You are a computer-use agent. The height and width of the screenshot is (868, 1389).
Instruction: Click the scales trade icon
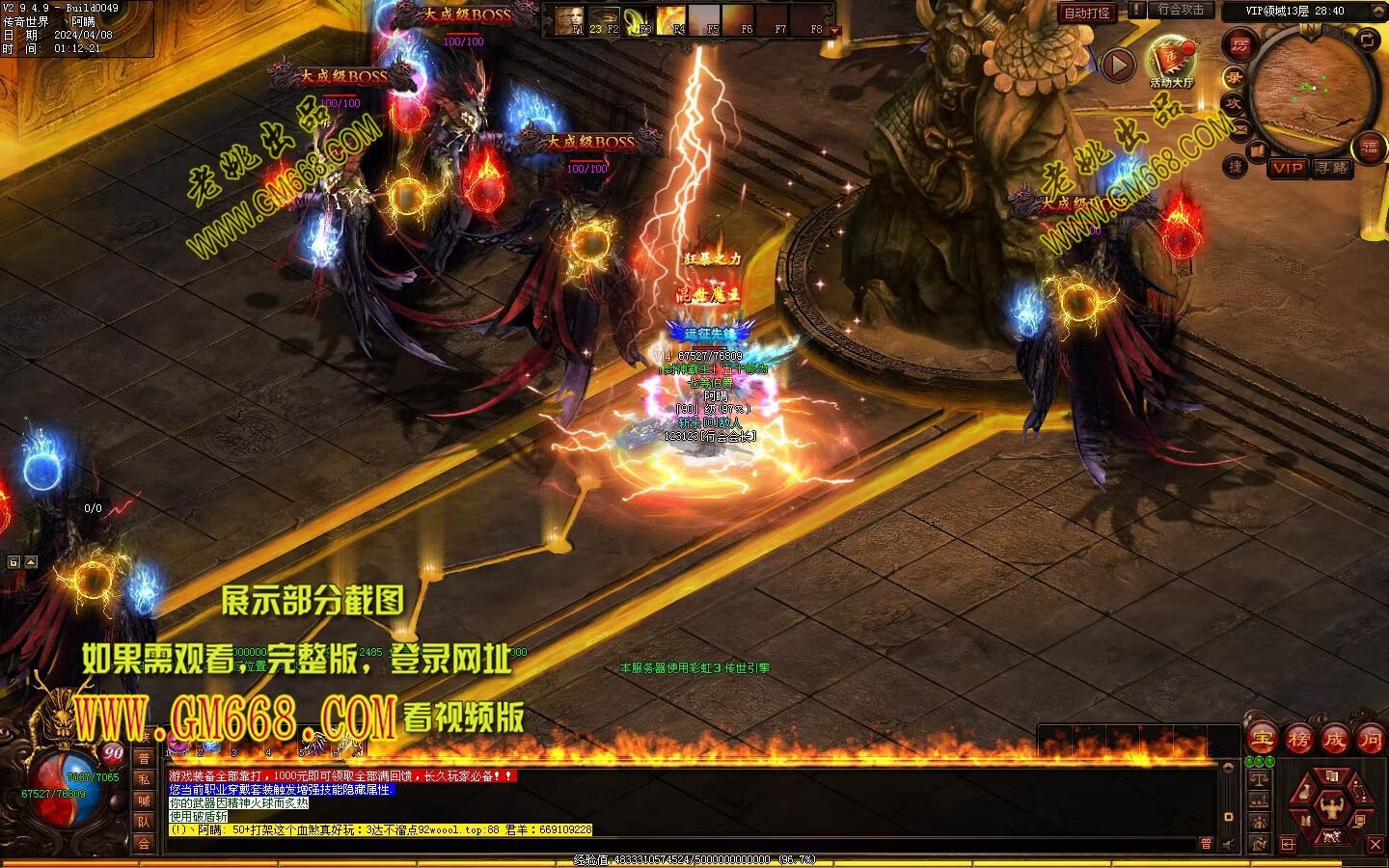pyautogui.click(x=1259, y=779)
